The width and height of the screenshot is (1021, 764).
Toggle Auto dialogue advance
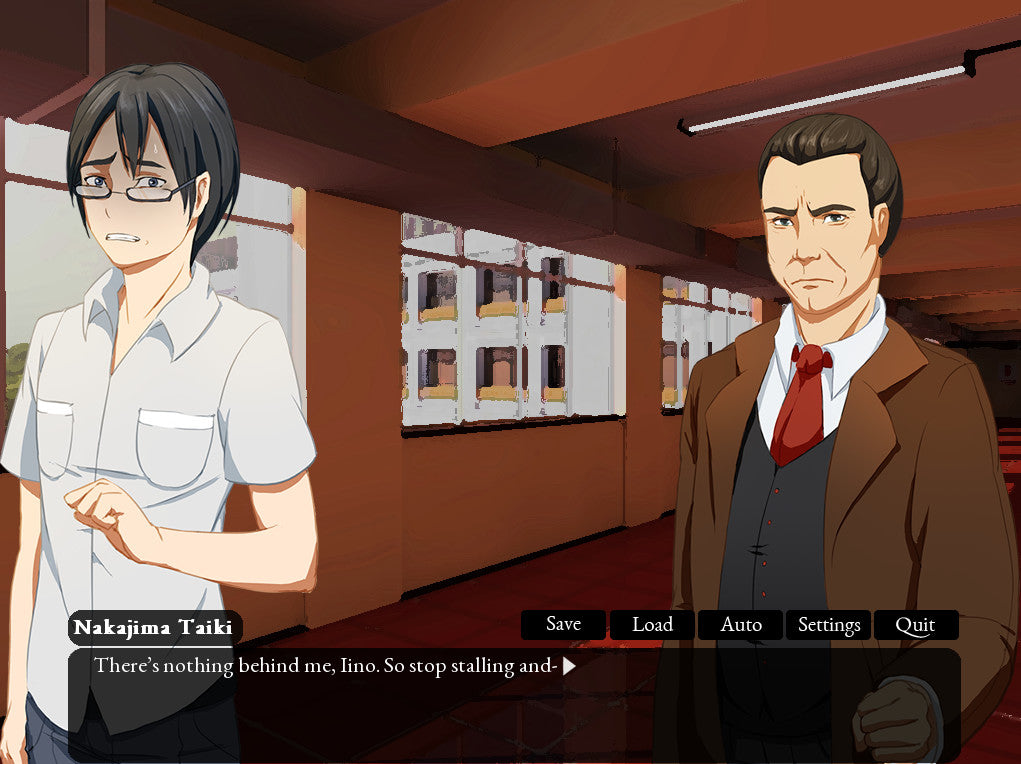741,625
